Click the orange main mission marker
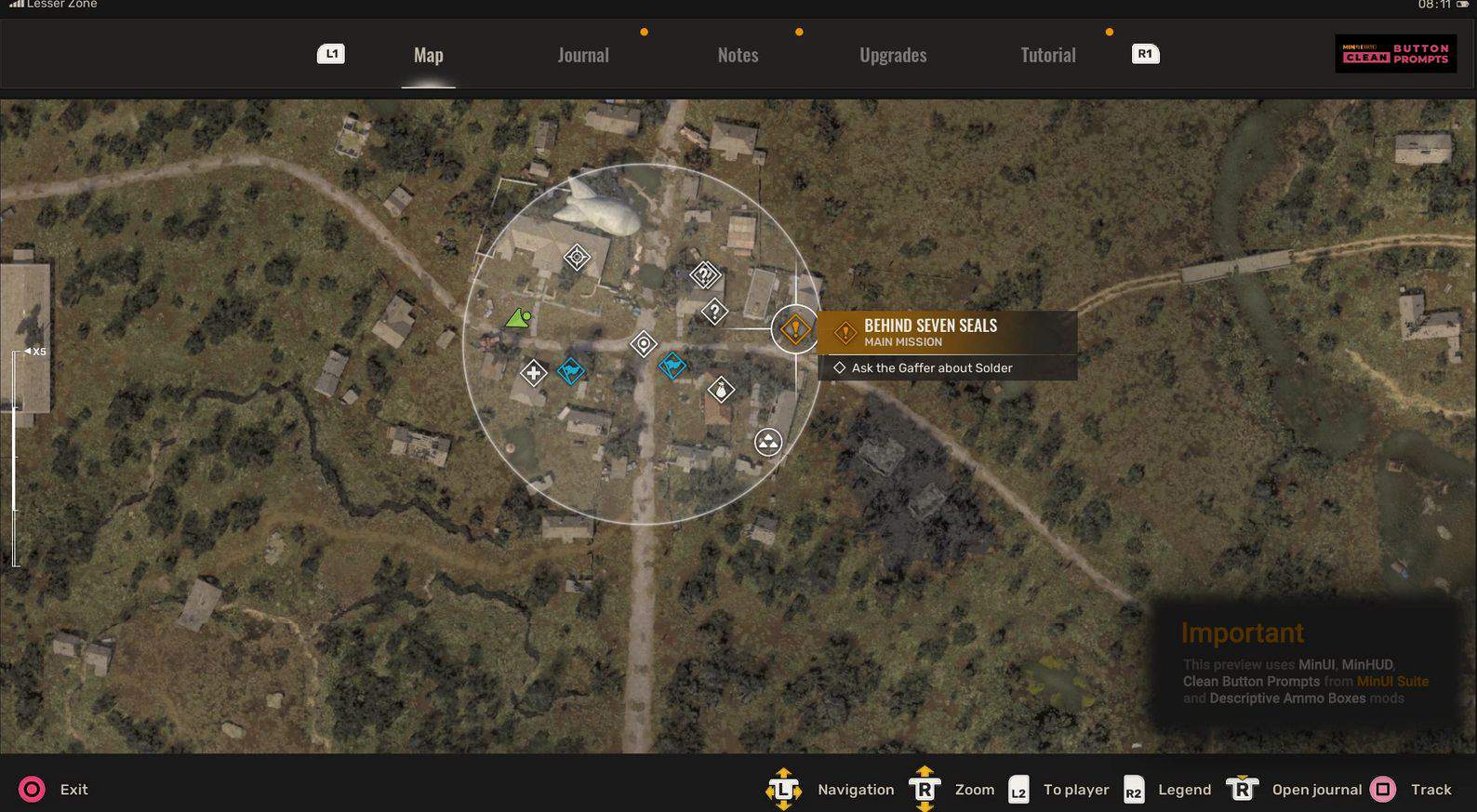 click(x=794, y=329)
